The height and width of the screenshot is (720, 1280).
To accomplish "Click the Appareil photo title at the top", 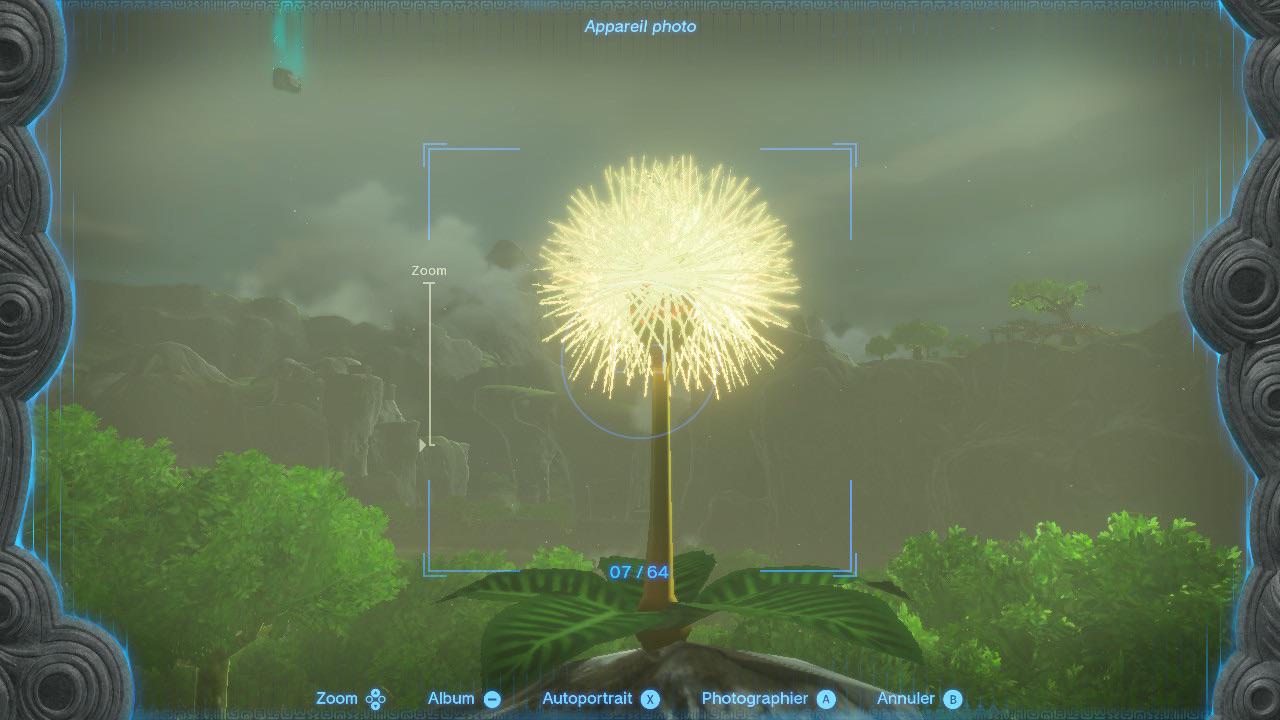I will point(640,27).
